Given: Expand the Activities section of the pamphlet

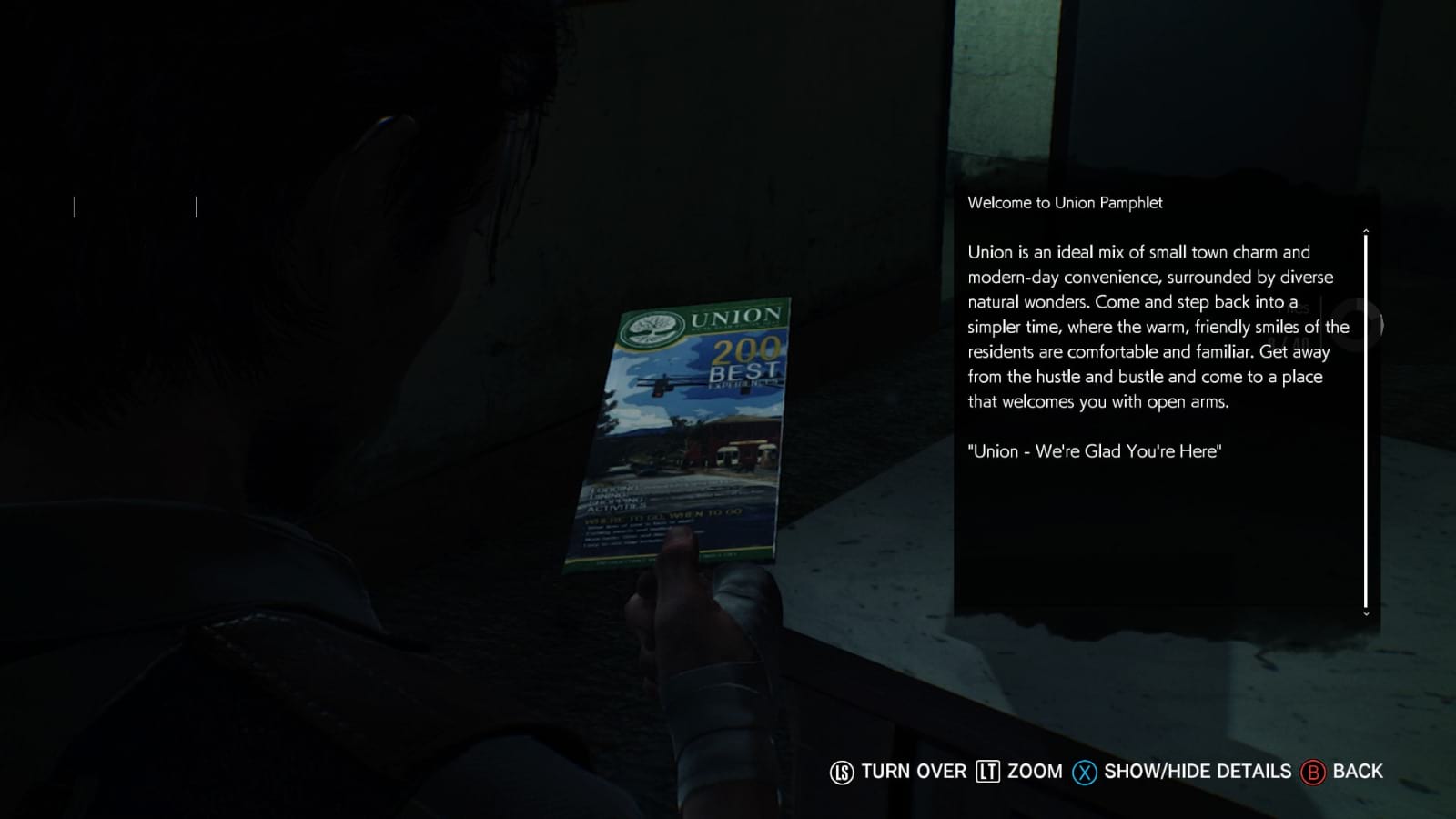Looking at the screenshot, I should tap(616, 509).
